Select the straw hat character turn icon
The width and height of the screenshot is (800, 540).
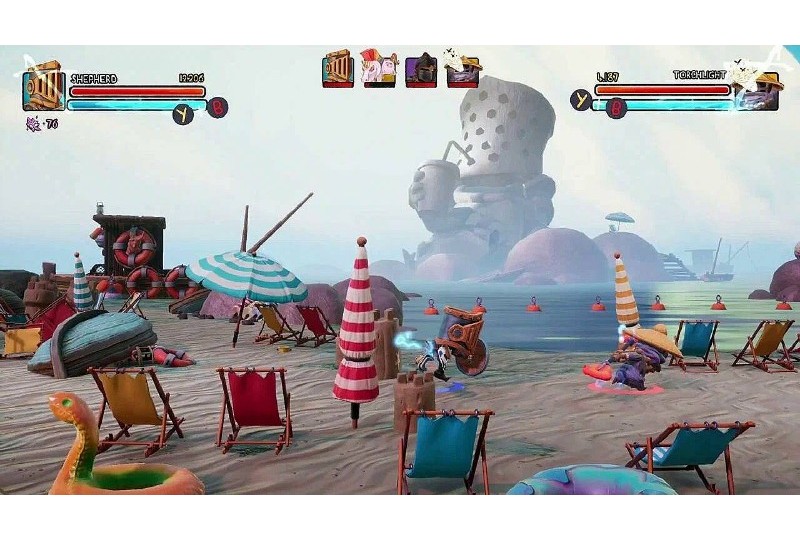tap(462, 69)
